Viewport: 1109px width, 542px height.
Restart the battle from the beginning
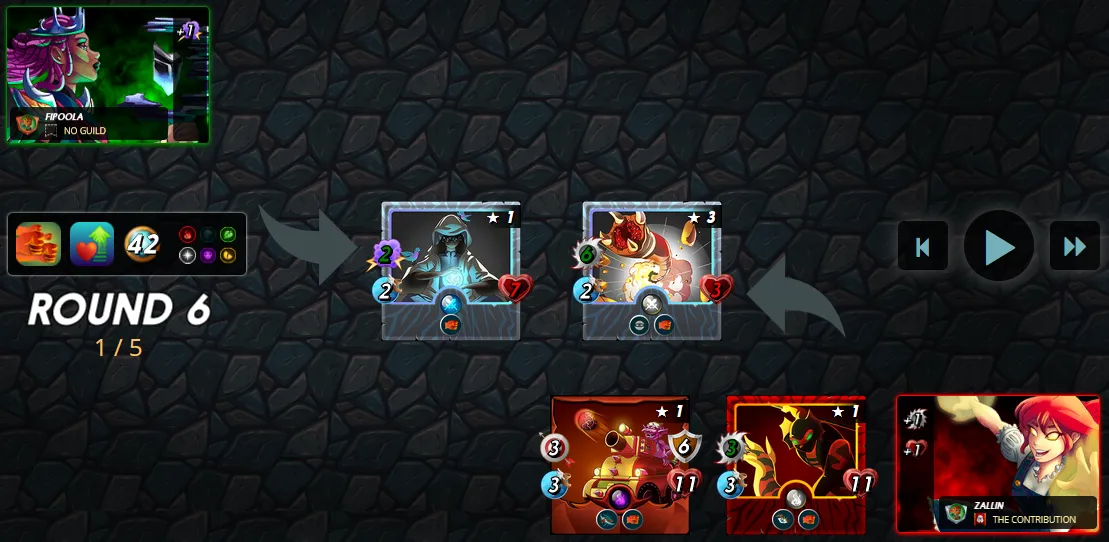click(922, 246)
